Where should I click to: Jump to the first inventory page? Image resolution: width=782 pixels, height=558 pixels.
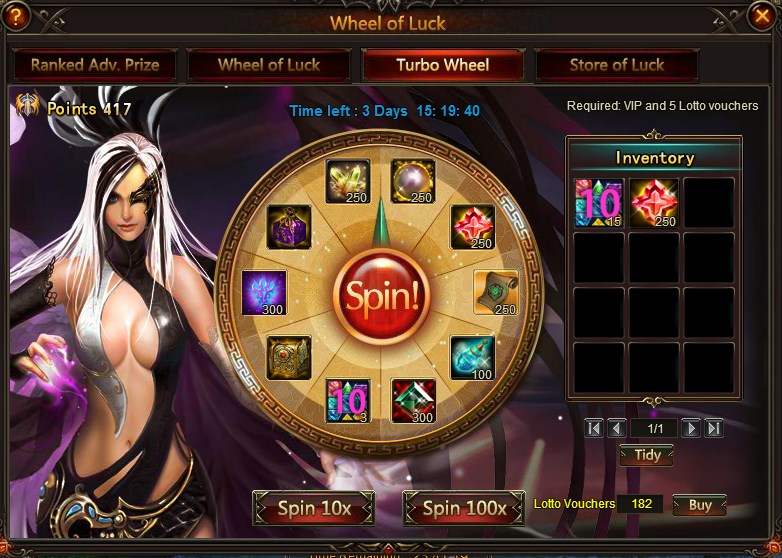(595, 428)
